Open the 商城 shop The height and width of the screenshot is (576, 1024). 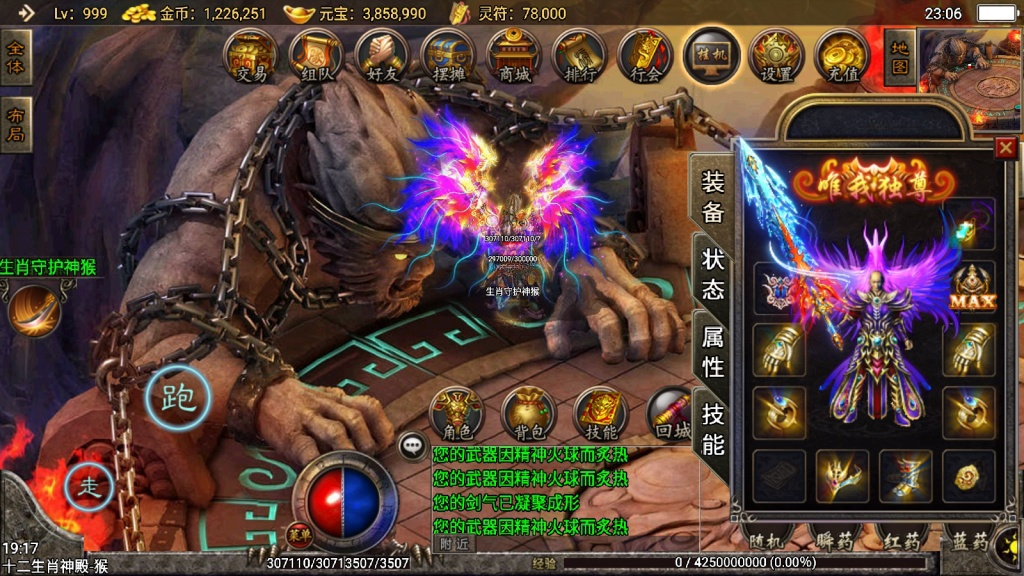(x=514, y=56)
